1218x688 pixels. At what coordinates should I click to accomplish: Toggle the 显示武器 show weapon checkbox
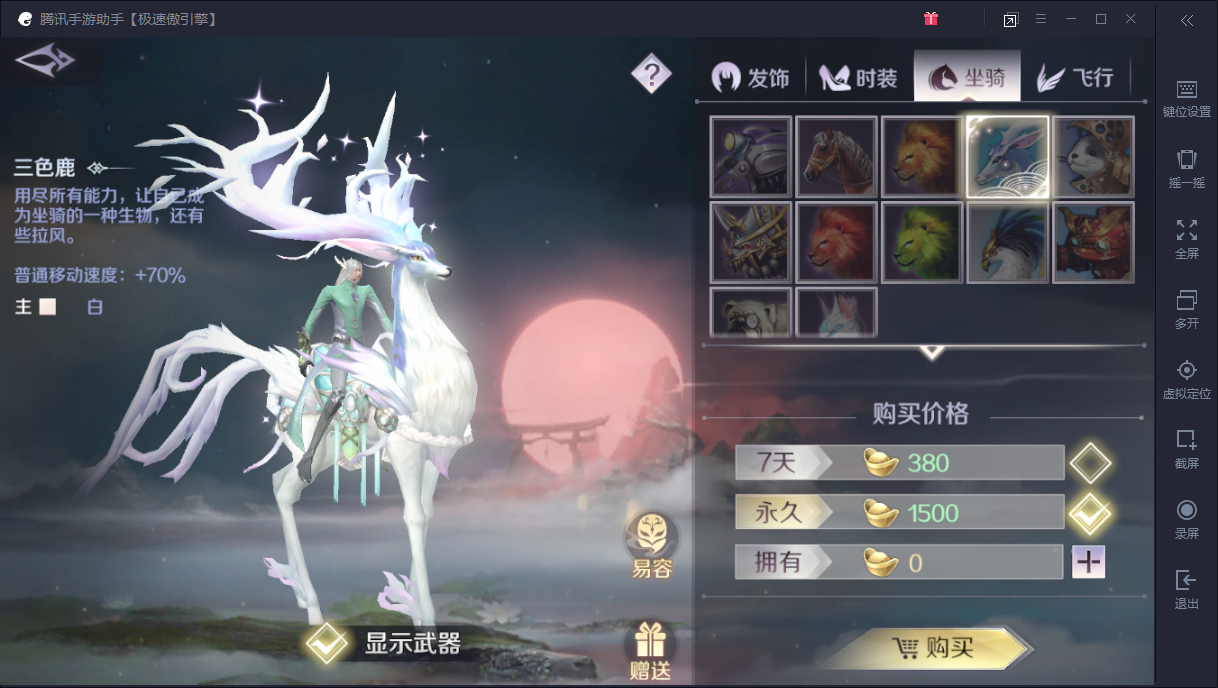click(x=327, y=644)
